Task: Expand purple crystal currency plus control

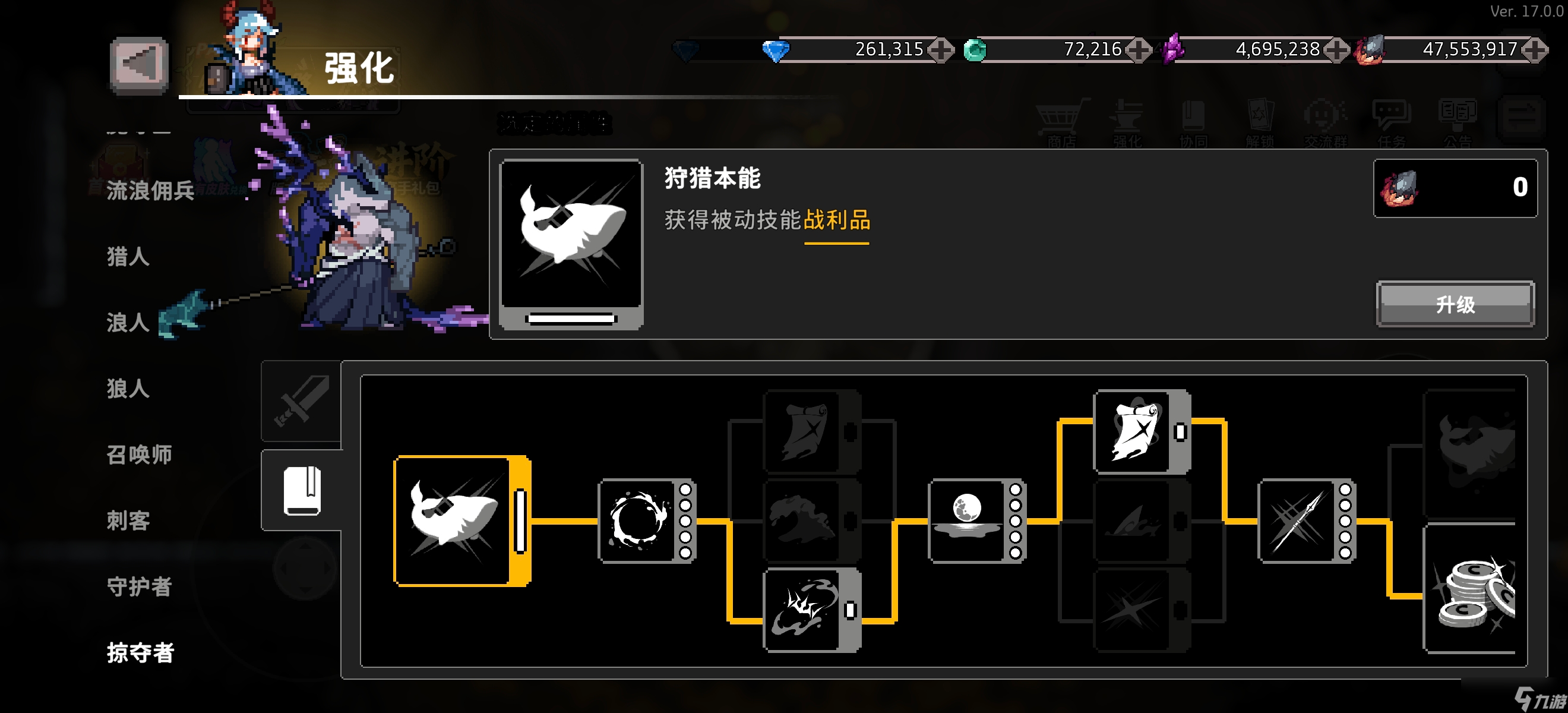Action: tap(1336, 50)
